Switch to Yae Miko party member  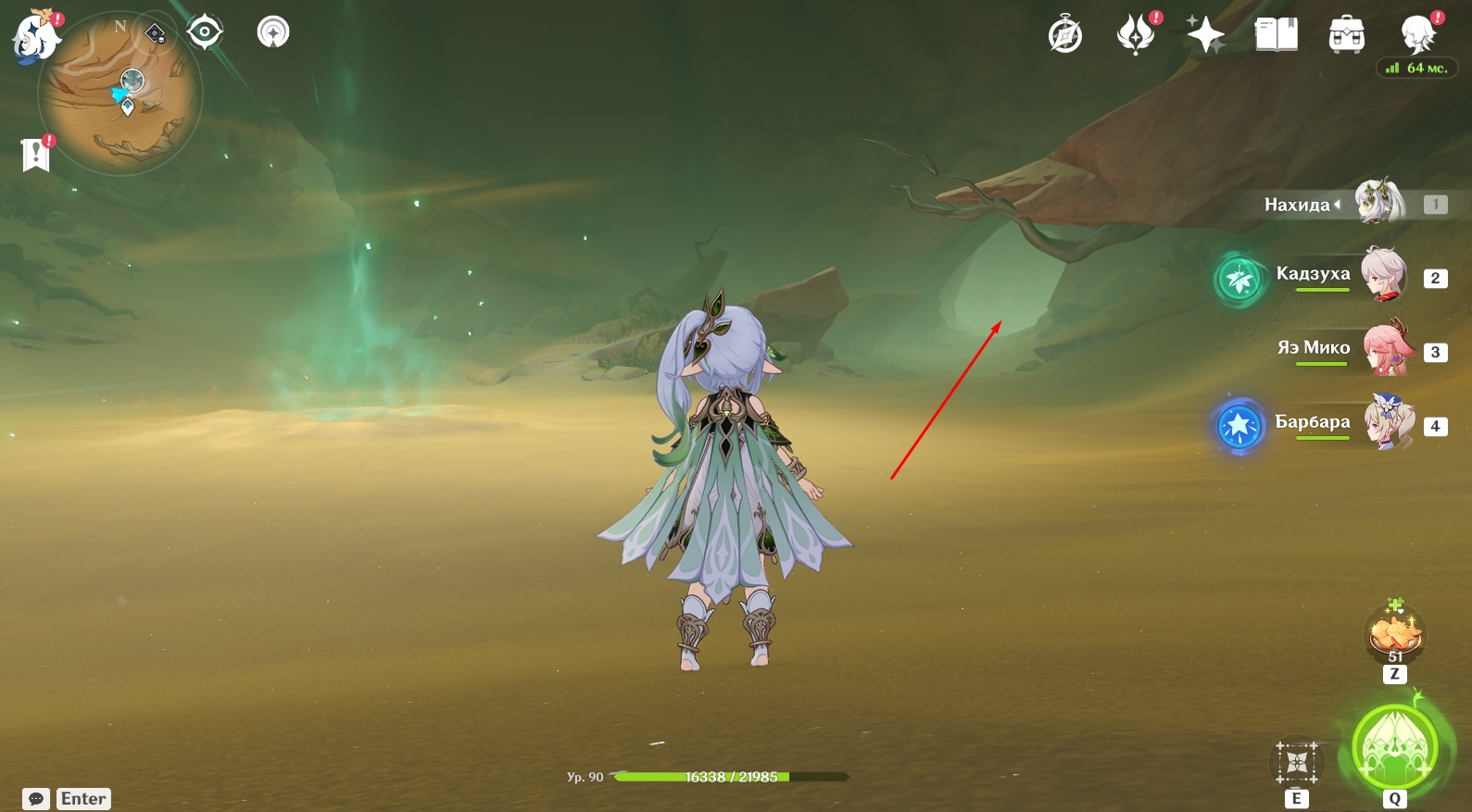coord(1387,348)
